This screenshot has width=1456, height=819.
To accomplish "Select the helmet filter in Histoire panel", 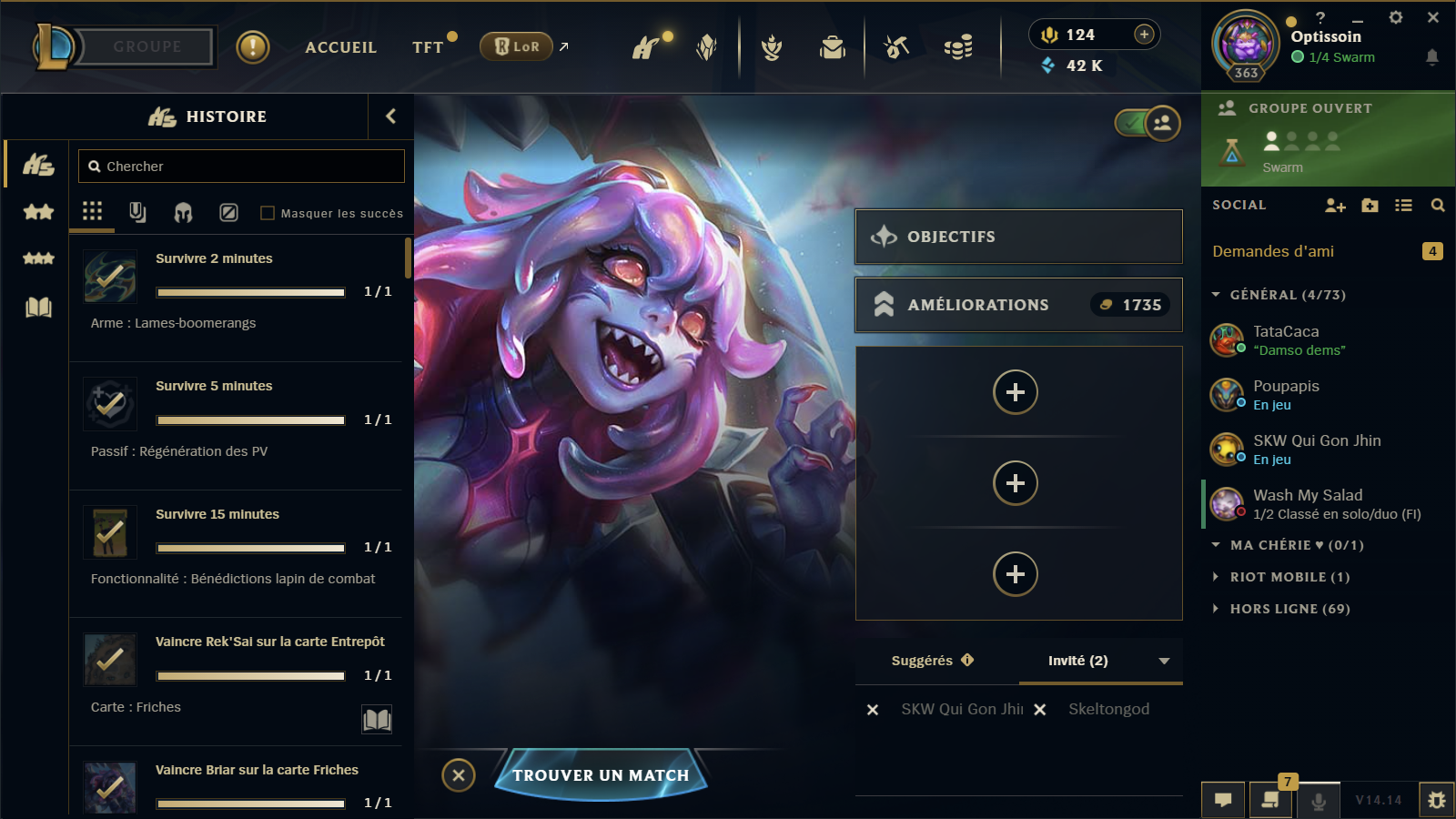I will tap(182, 212).
